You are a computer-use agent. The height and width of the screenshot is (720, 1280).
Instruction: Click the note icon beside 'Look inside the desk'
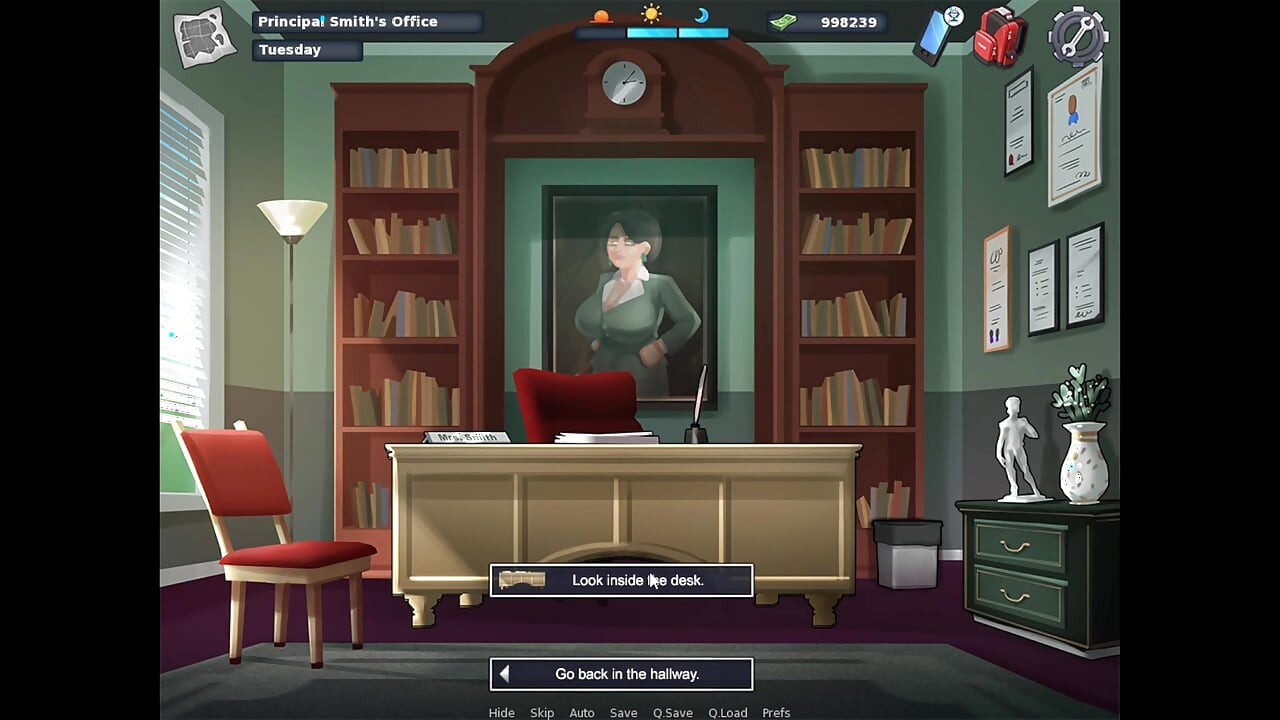point(523,580)
